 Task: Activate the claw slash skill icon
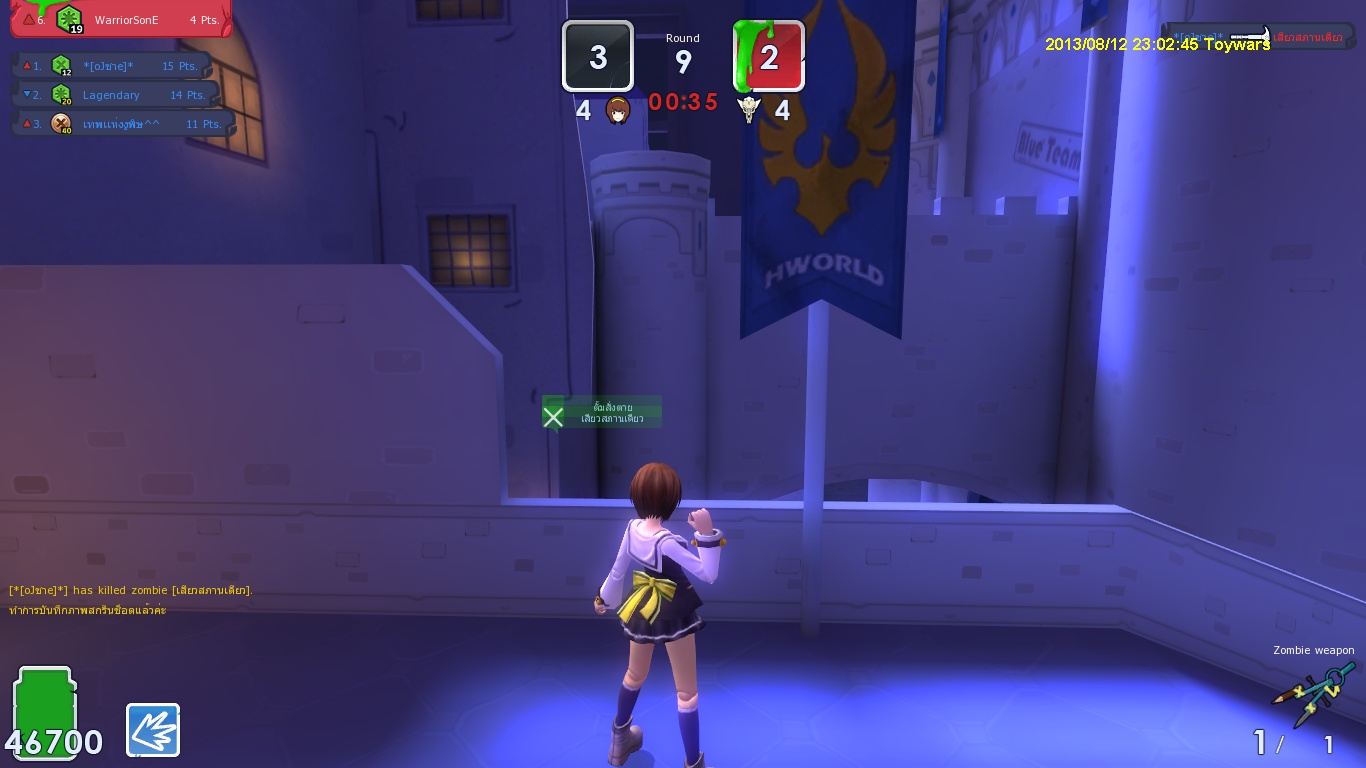[x=153, y=730]
